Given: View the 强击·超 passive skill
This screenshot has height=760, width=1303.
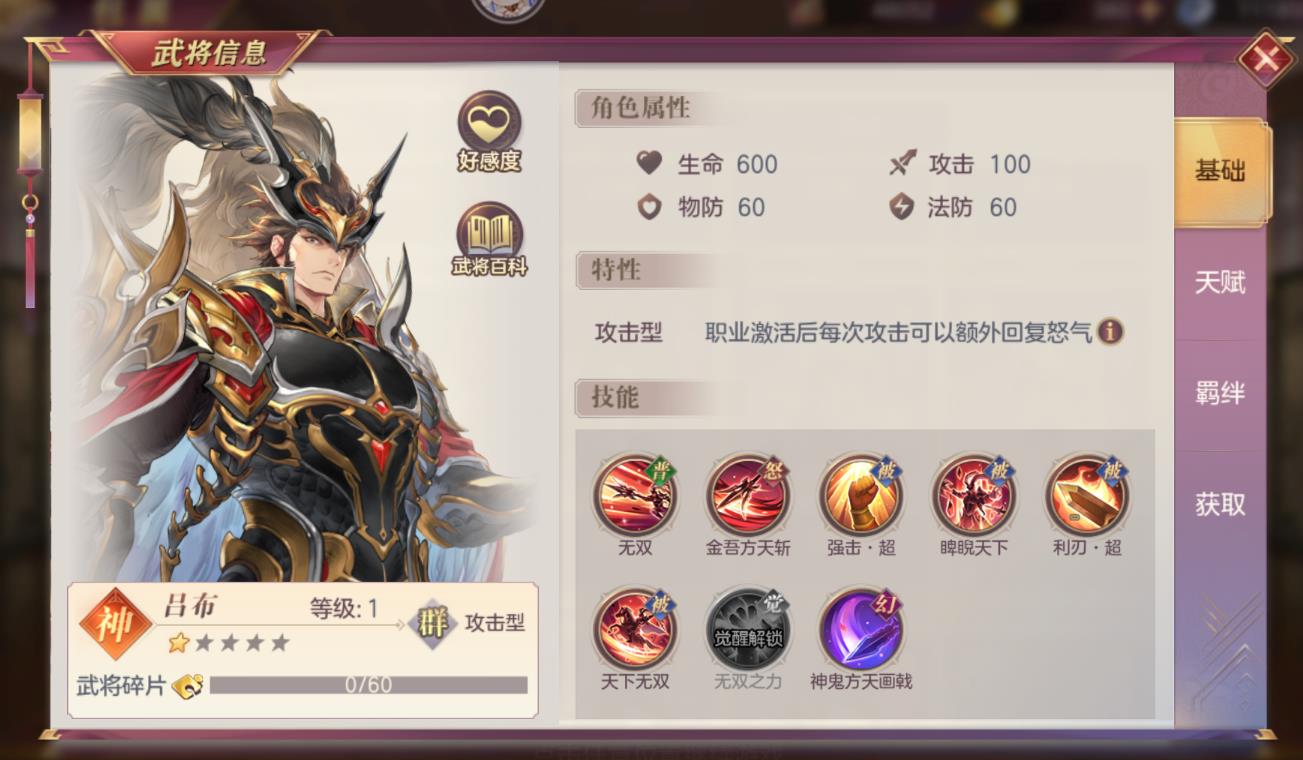Looking at the screenshot, I should pyautogui.click(x=861, y=497).
